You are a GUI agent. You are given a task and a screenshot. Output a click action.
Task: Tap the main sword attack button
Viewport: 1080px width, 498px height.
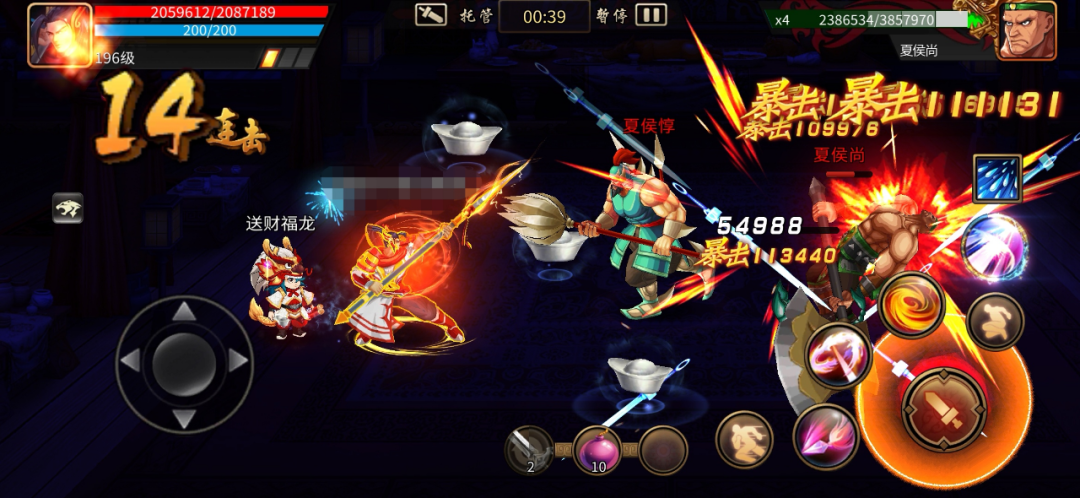coord(945,408)
